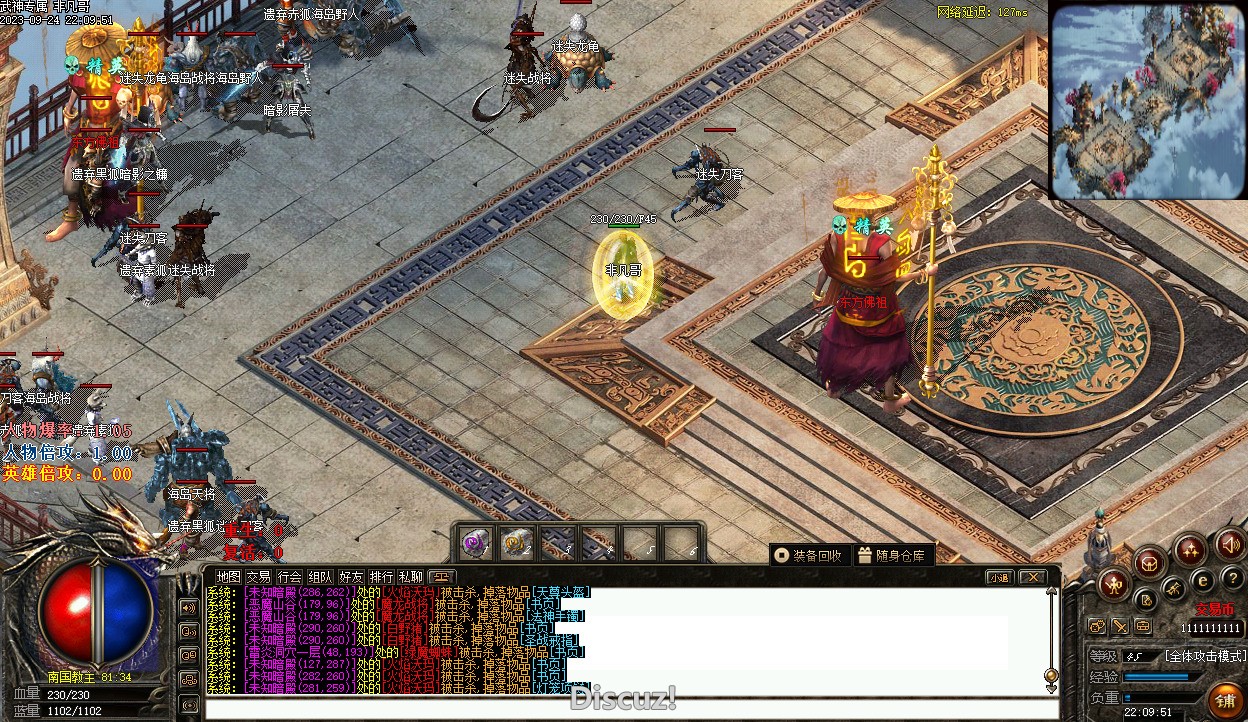Image resolution: width=1248 pixels, height=722 pixels.
Task: Switch to the 私聊 (Private chat) tab
Action: 411,577
